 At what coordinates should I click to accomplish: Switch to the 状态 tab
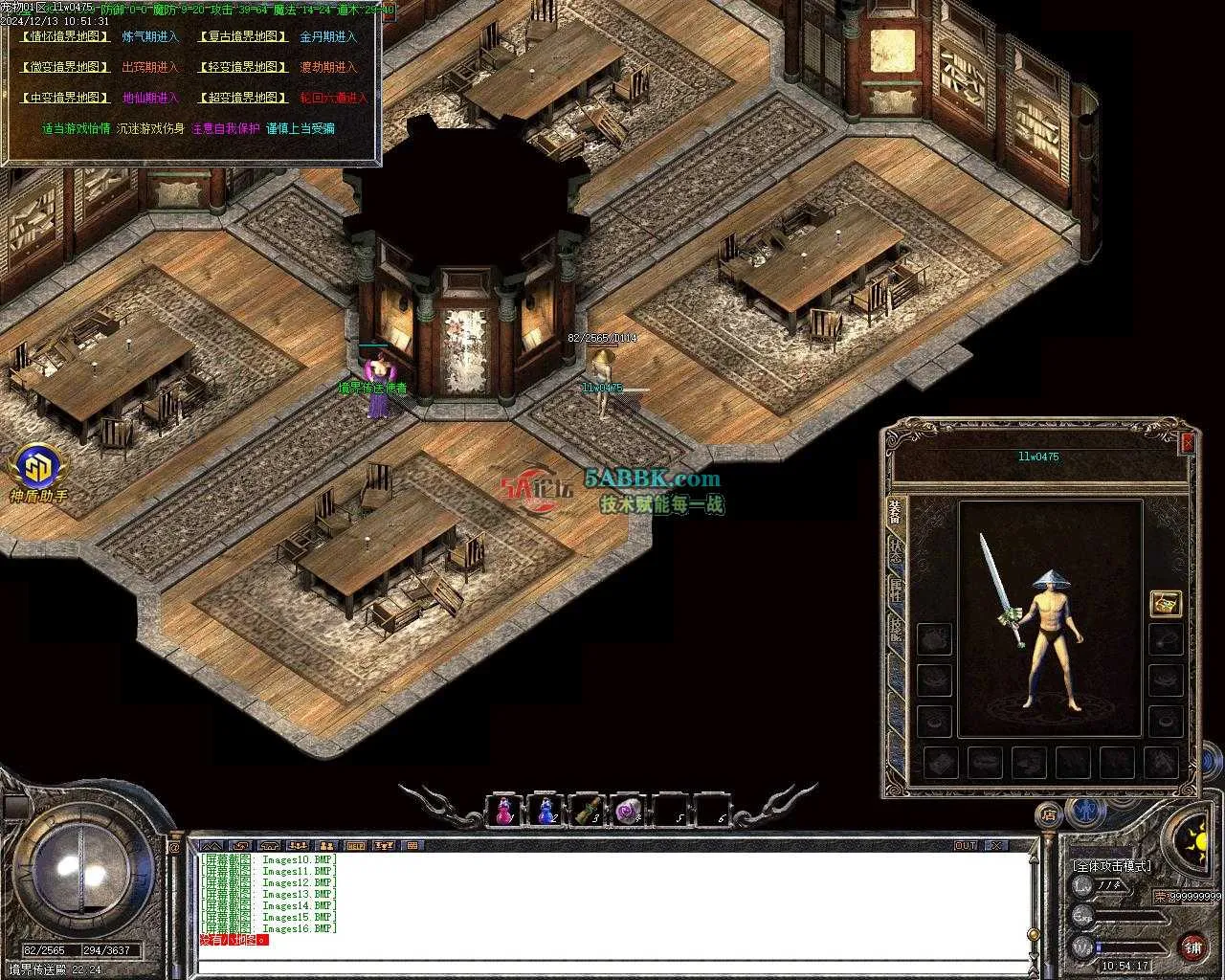[896, 552]
